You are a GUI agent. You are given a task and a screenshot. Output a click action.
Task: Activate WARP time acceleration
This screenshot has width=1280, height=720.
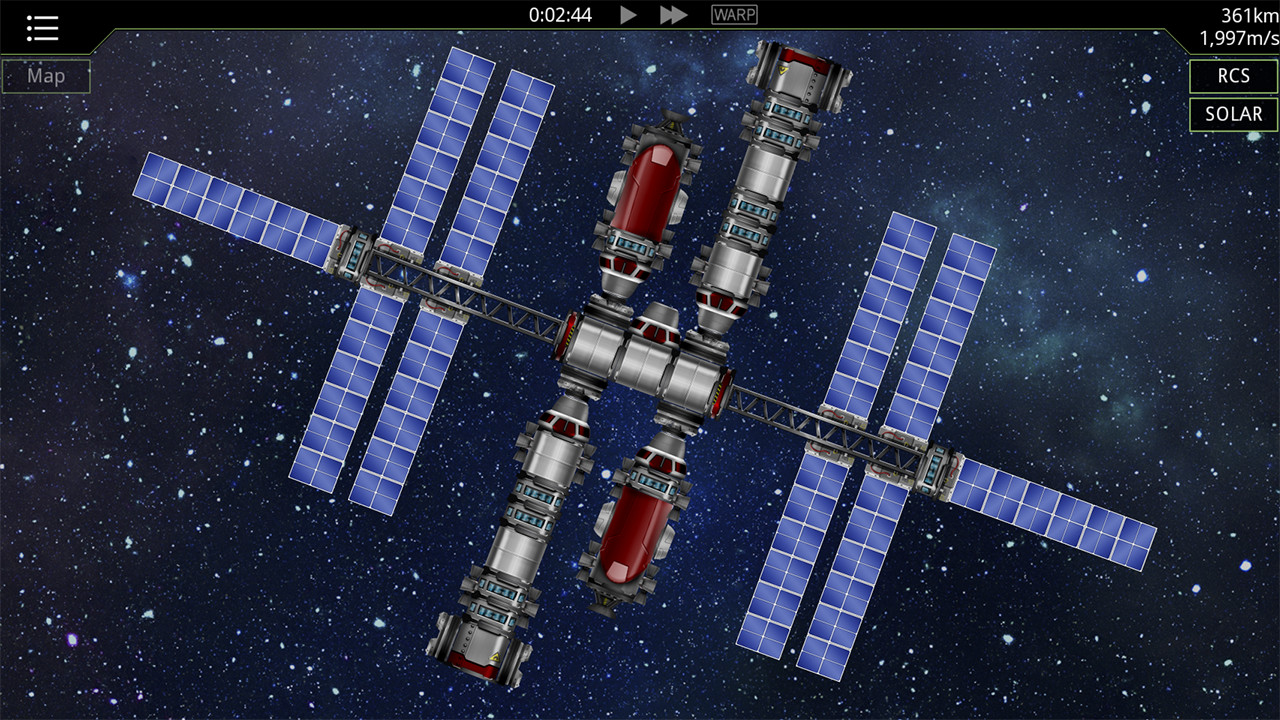pos(733,15)
